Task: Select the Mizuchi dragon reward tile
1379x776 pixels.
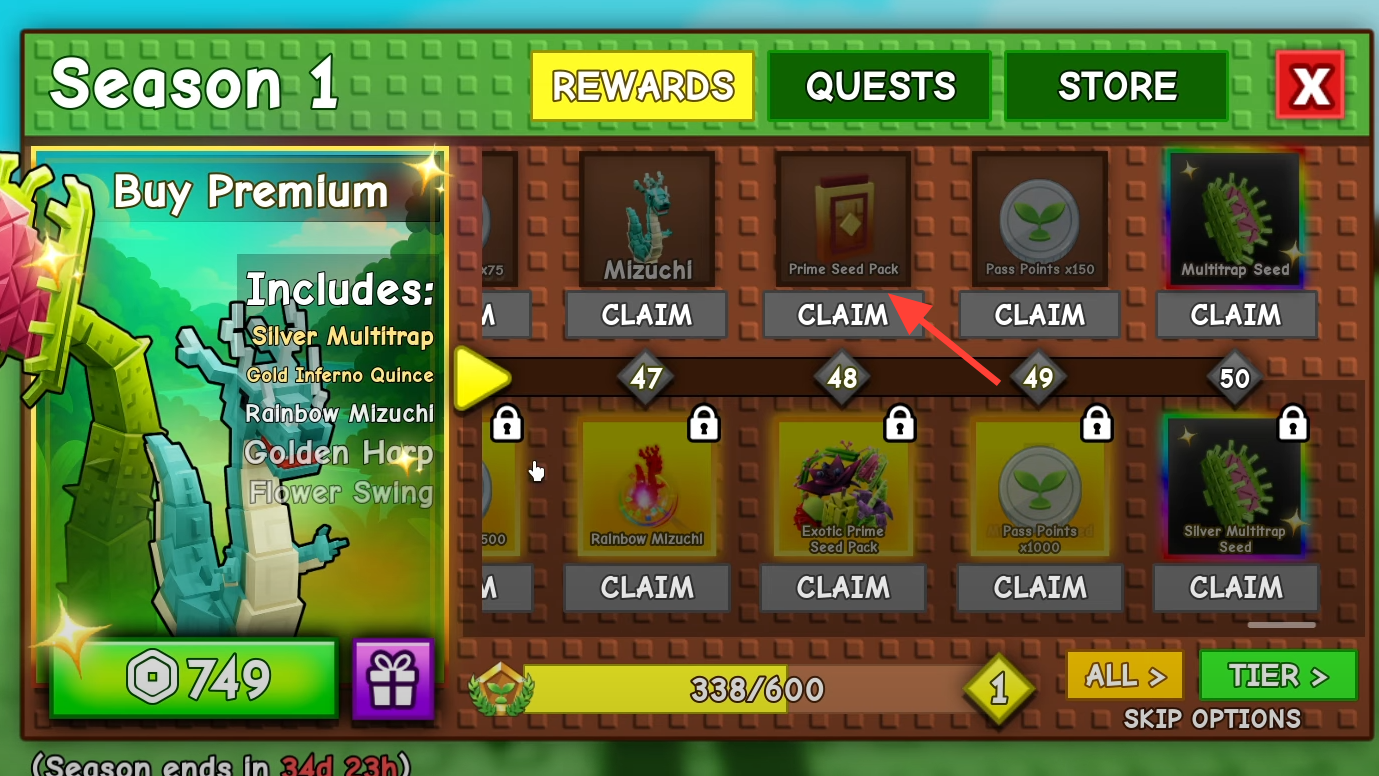Action: (647, 219)
